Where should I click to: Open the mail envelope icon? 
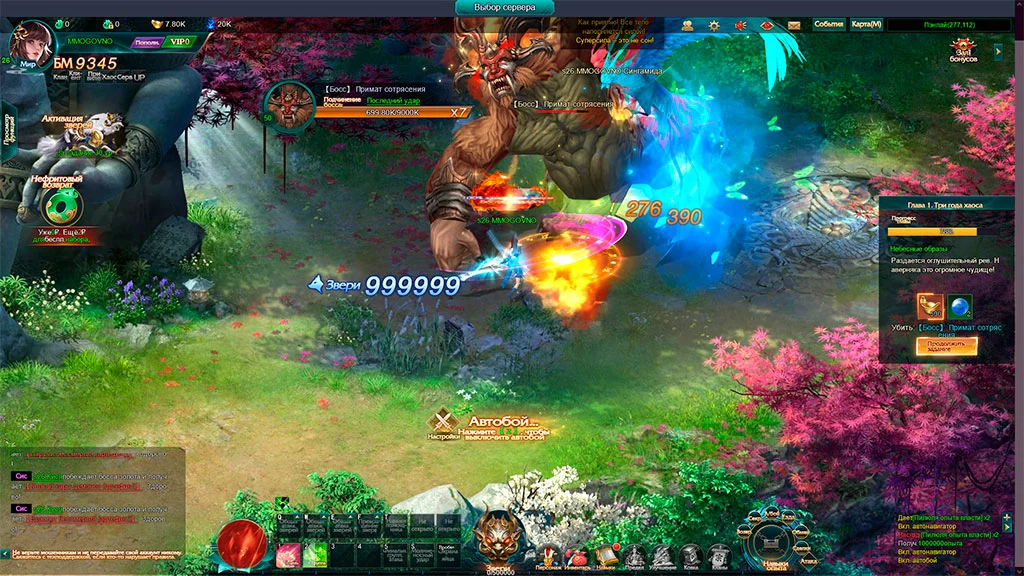click(794, 24)
